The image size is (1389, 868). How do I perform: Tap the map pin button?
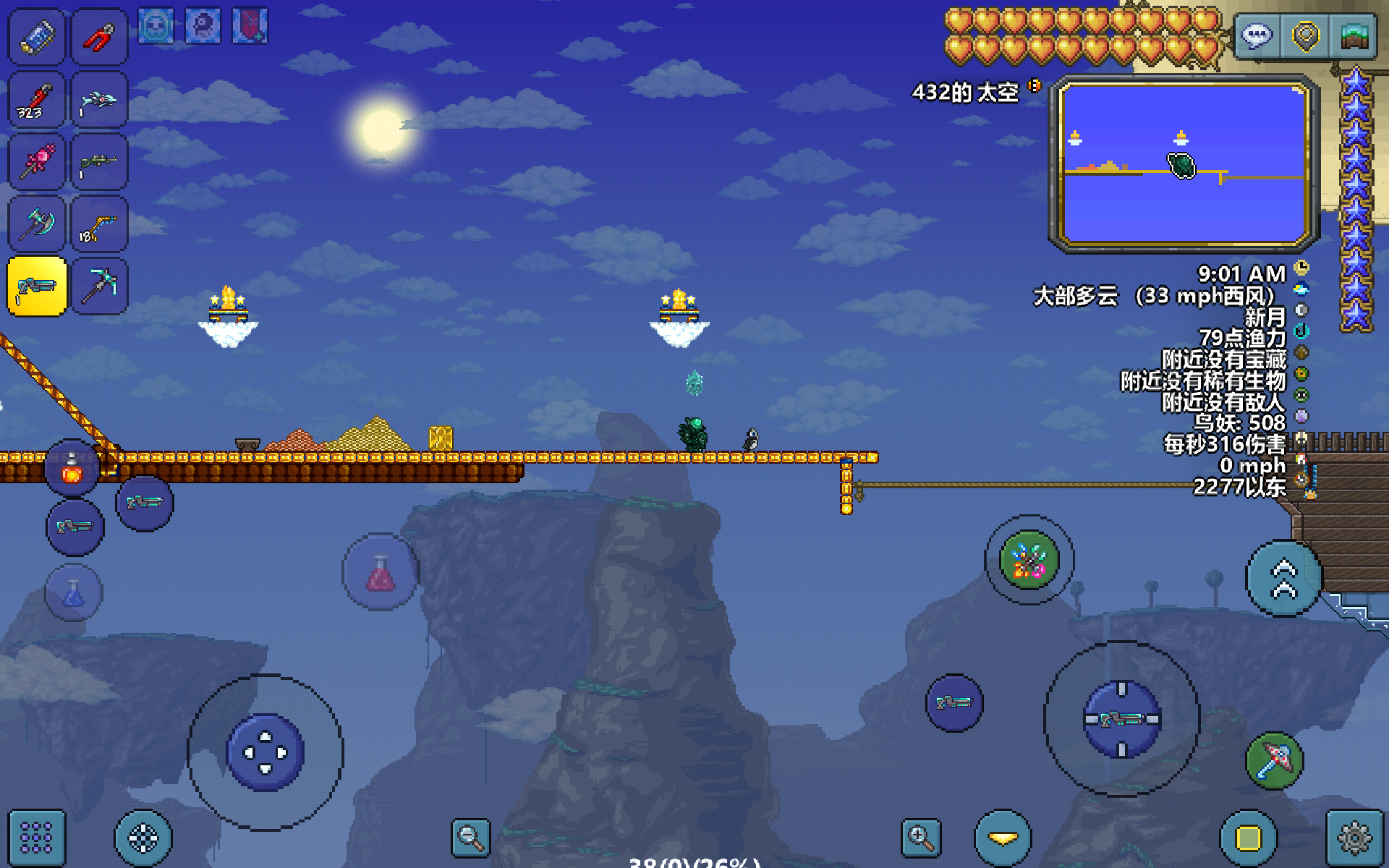pos(1306,36)
